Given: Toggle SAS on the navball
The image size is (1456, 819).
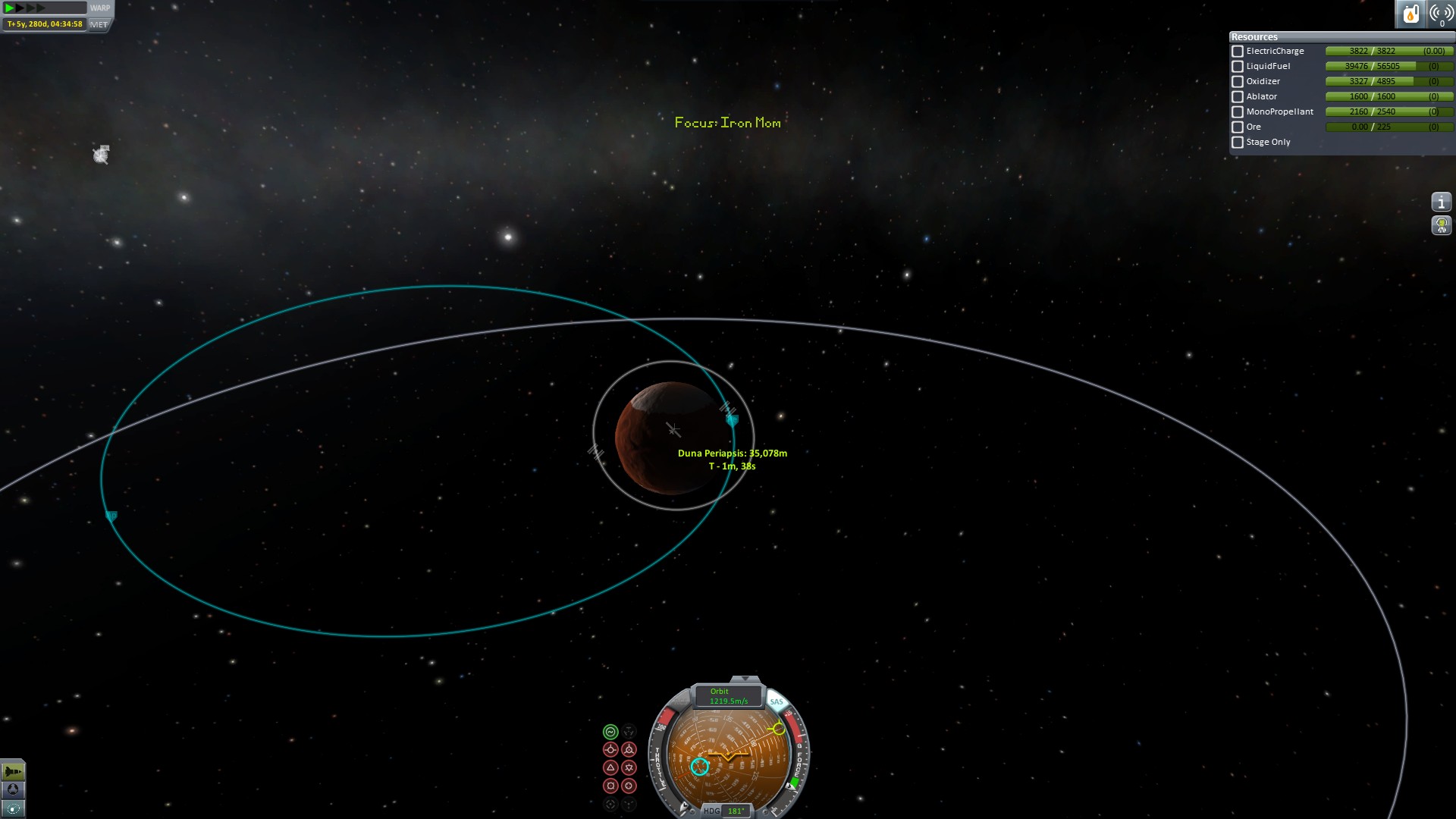Looking at the screenshot, I should click(777, 701).
